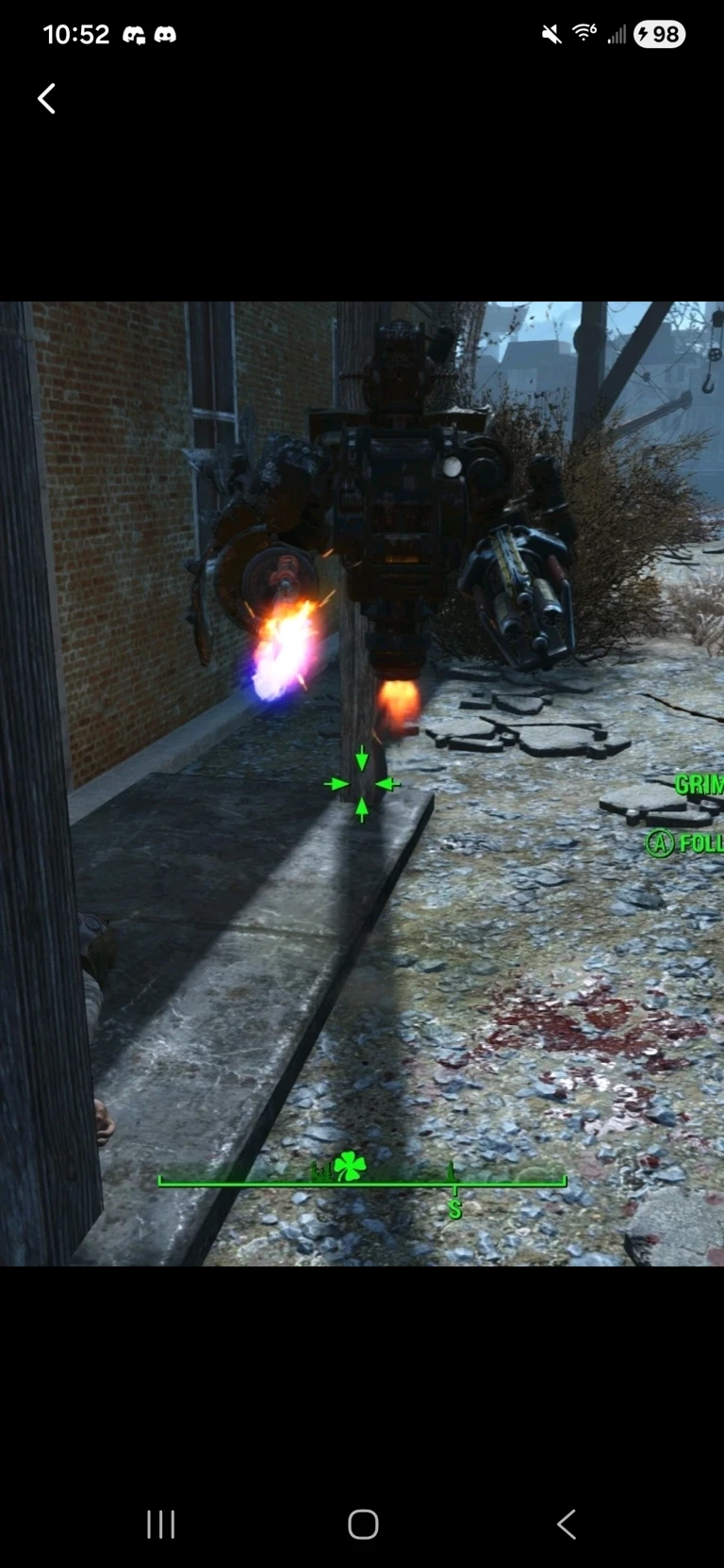Tap the Android home button
The height and width of the screenshot is (1568, 724).
(x=363, y=1524)
